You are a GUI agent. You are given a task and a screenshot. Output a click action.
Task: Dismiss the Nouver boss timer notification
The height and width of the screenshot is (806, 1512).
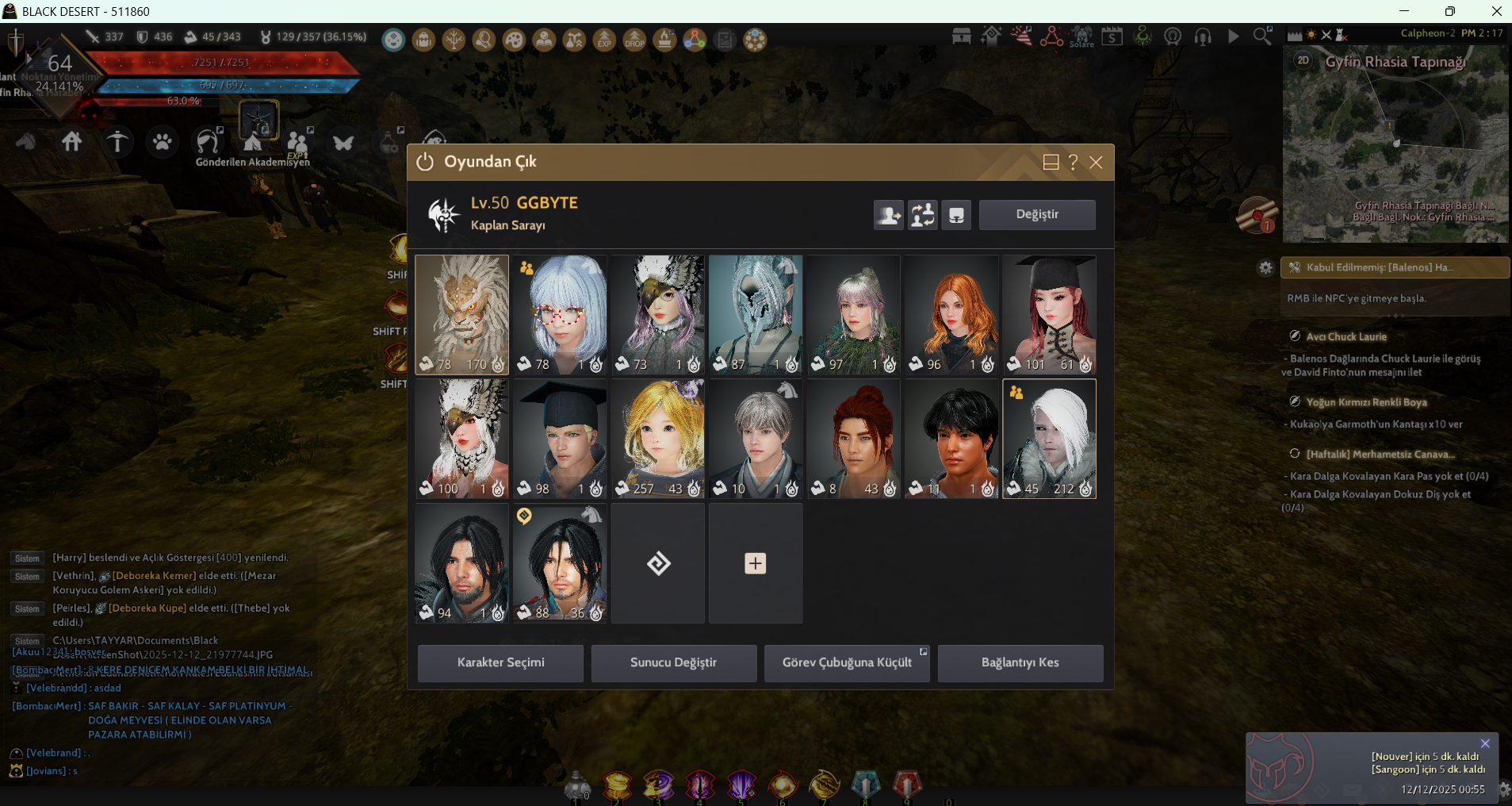tap(1485, 743)
